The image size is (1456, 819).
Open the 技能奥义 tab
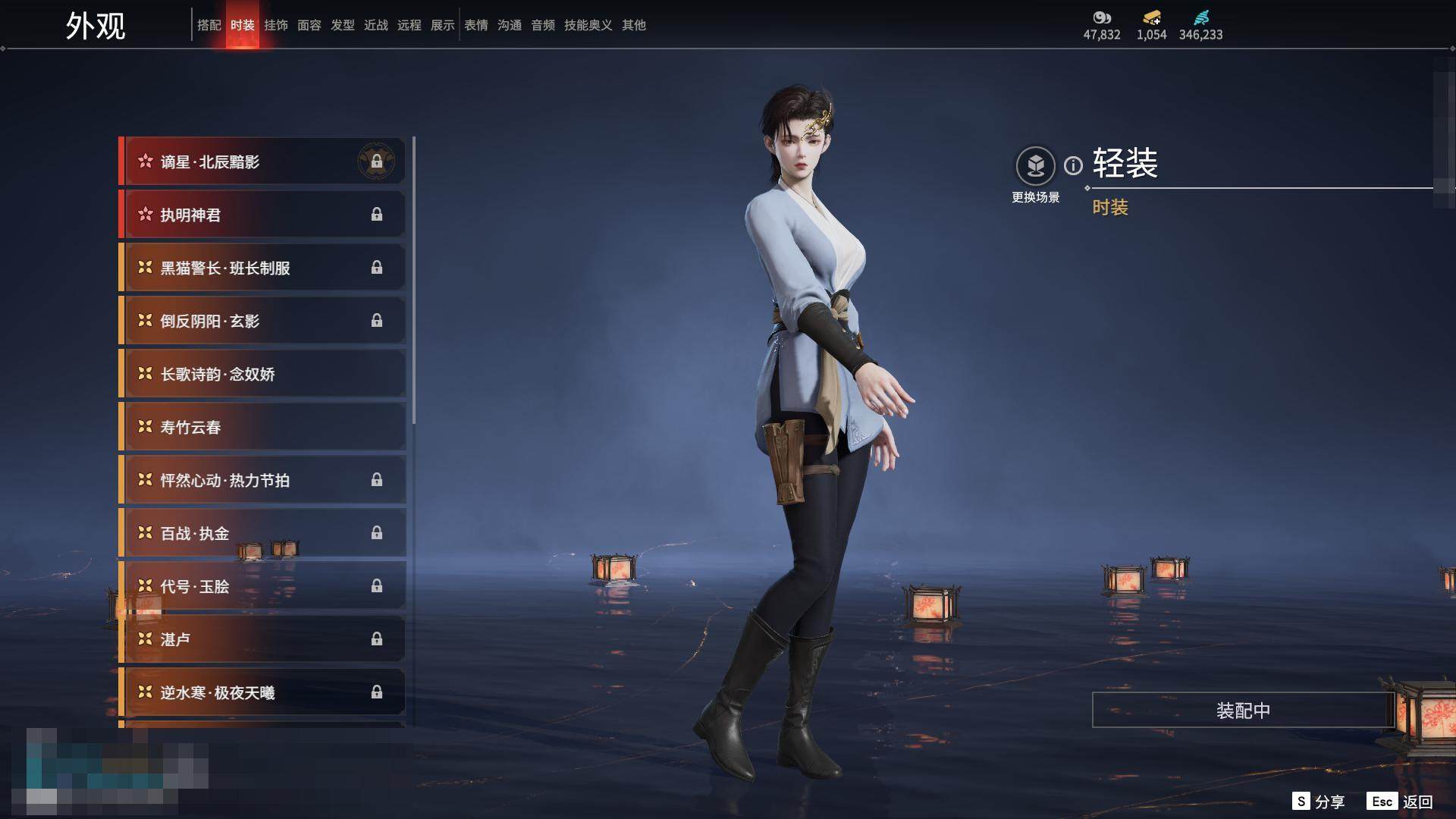click(x=588, y=25)
